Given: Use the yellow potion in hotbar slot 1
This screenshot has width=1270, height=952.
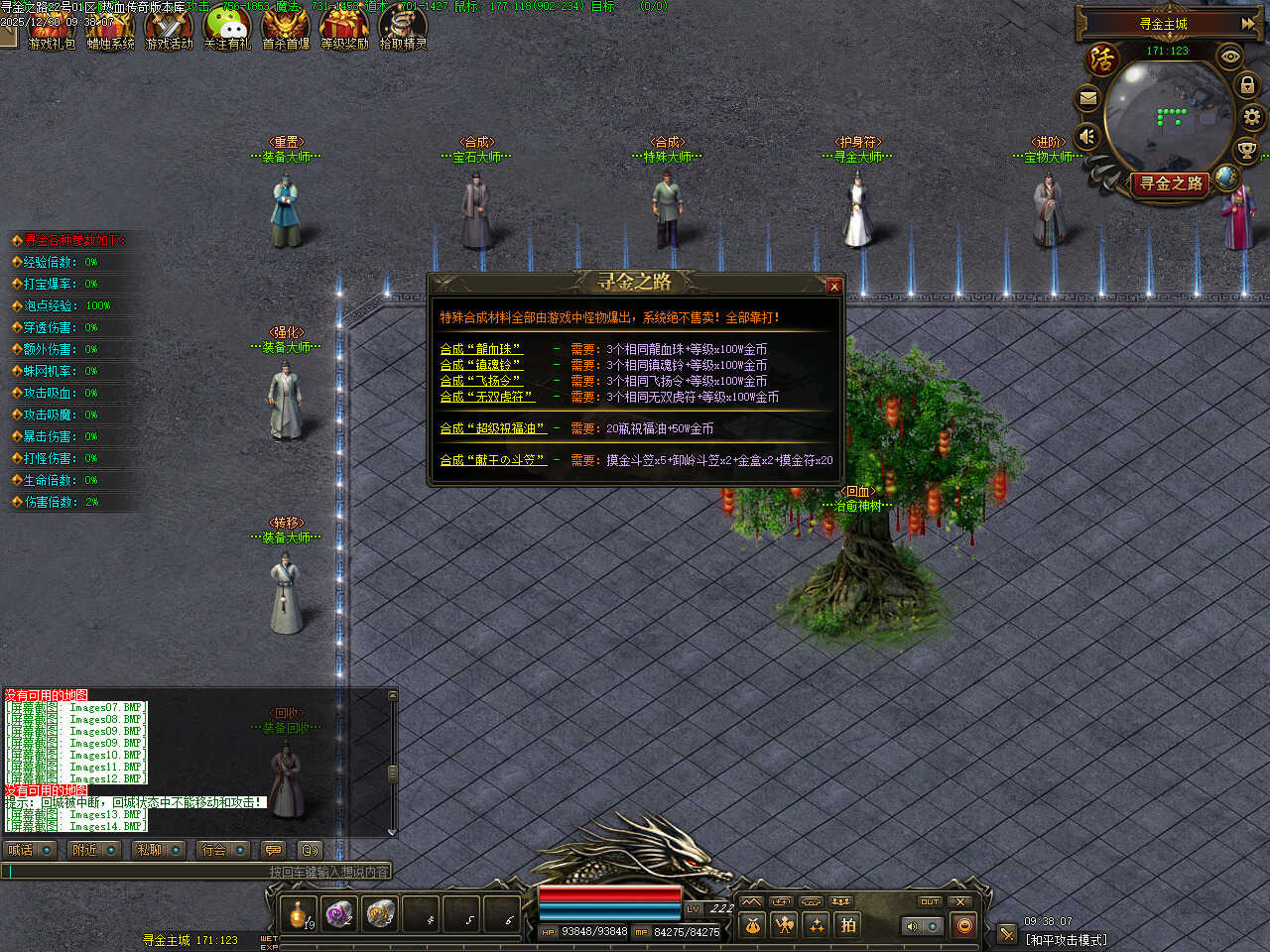Looking at the screenshot, I should 299,913.
